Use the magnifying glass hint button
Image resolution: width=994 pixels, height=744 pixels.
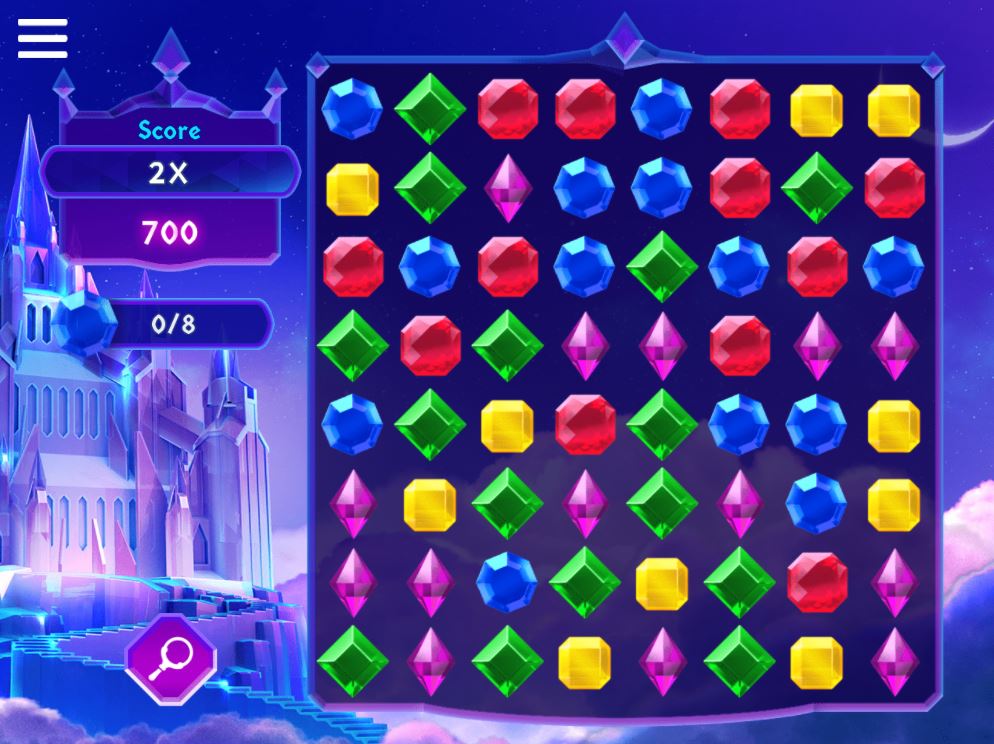(x=171, y=659)
